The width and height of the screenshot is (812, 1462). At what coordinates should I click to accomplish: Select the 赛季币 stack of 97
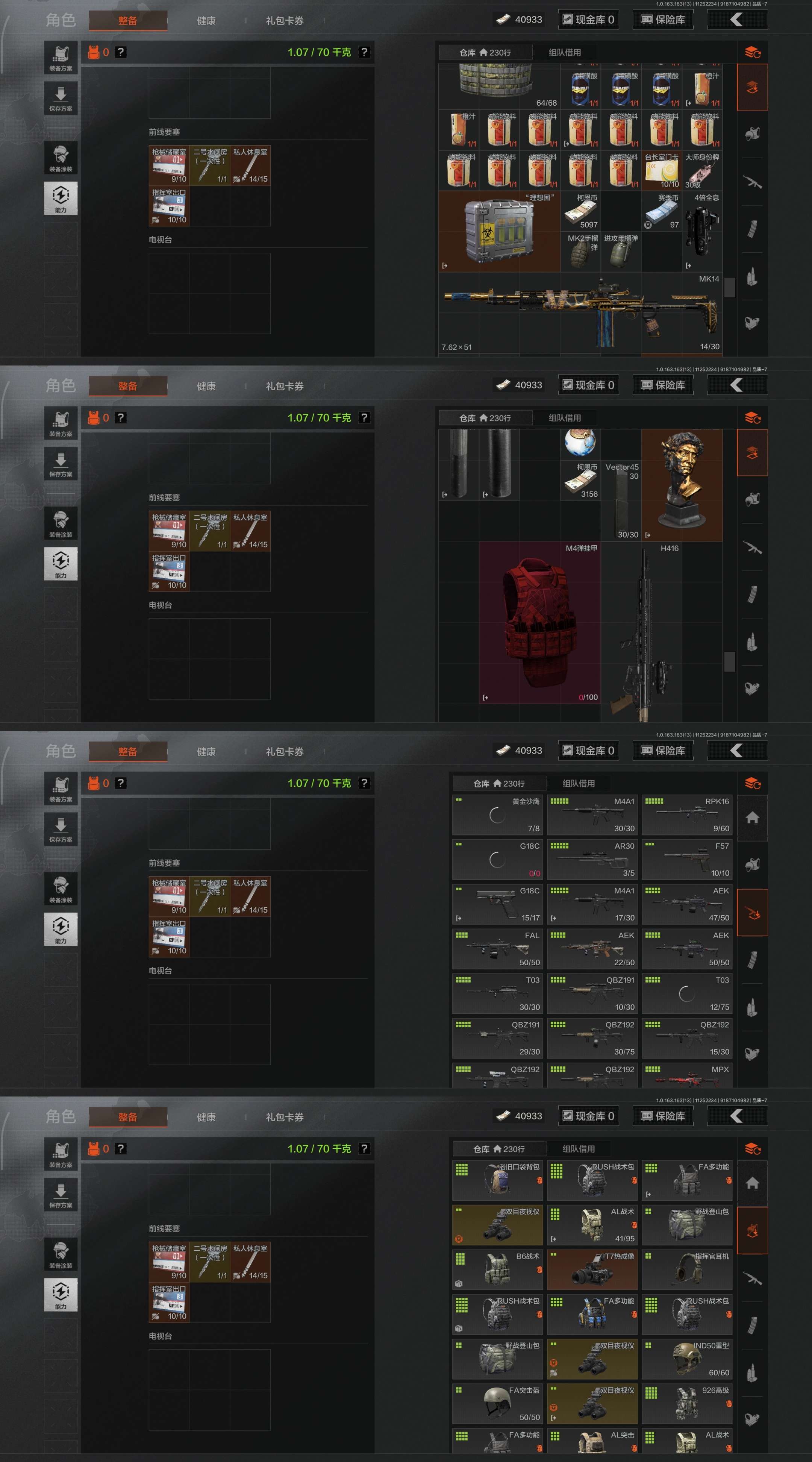[661, 211]
